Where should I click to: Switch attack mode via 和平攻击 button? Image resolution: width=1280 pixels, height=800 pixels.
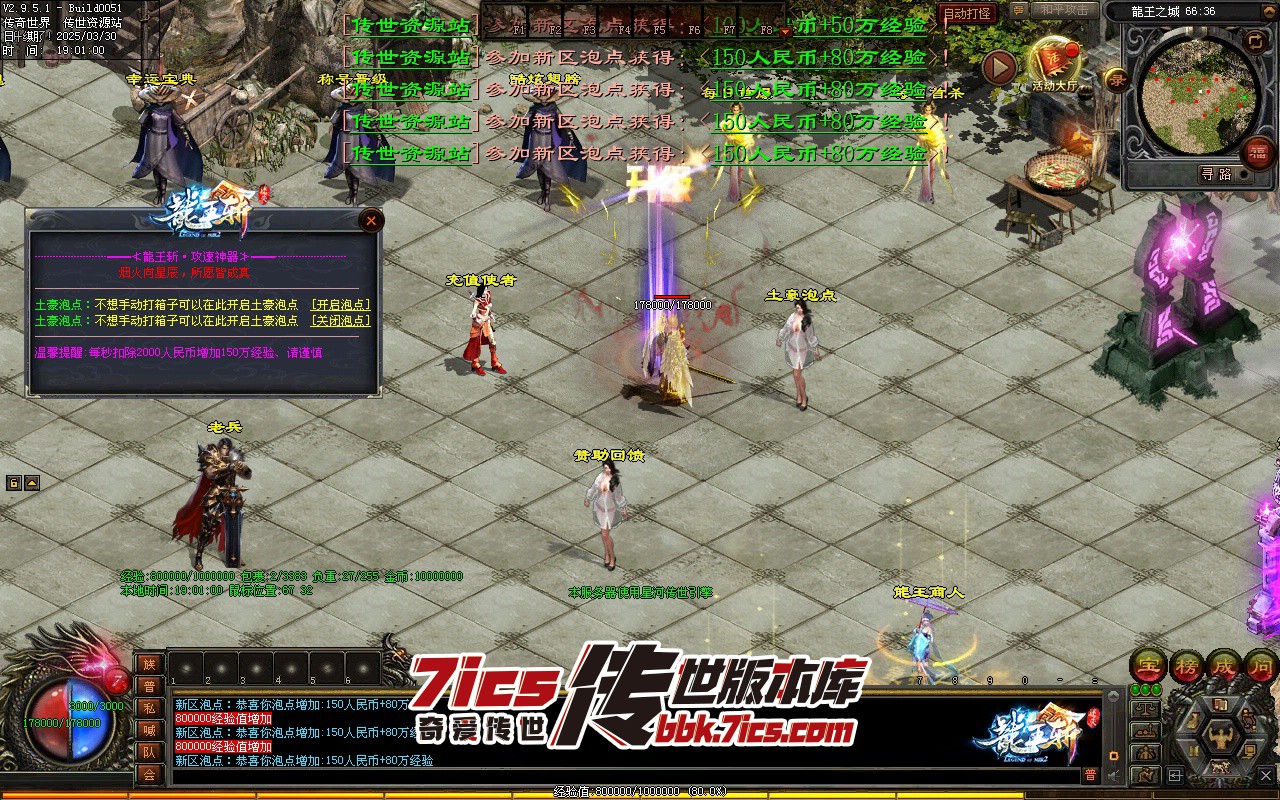coord(1063,10)
